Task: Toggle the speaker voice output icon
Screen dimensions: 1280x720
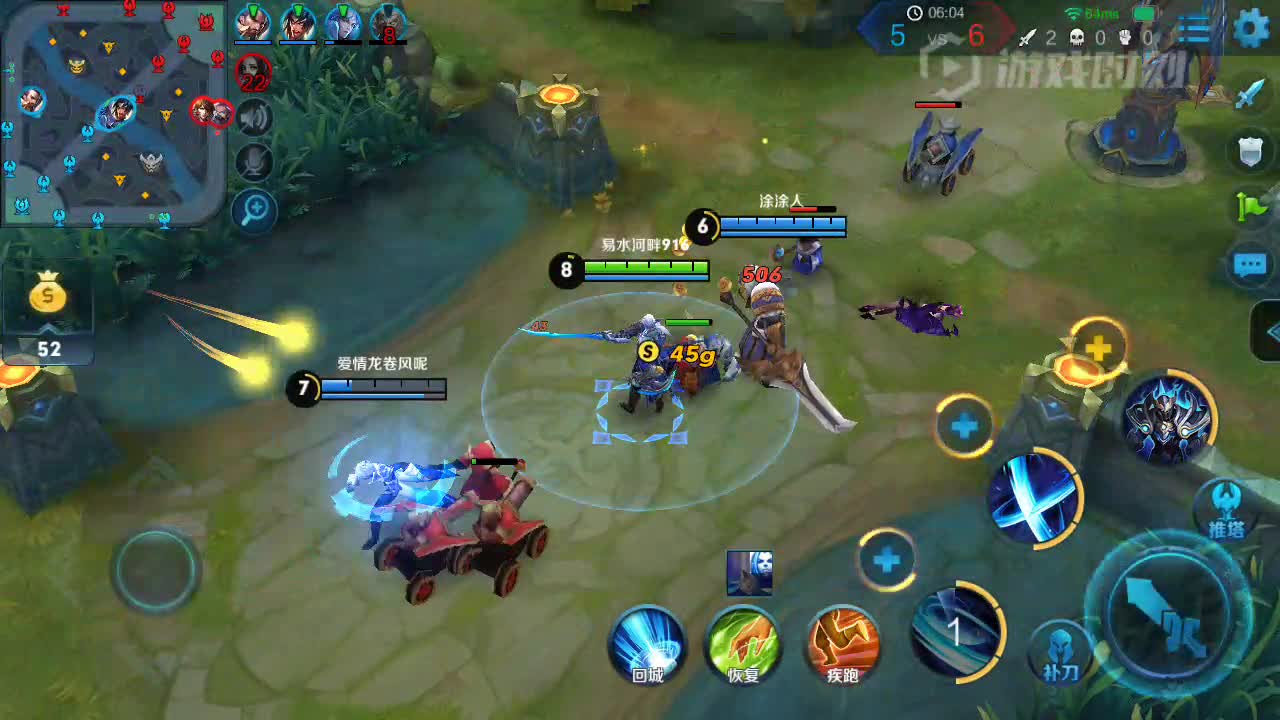Action: 254,118
